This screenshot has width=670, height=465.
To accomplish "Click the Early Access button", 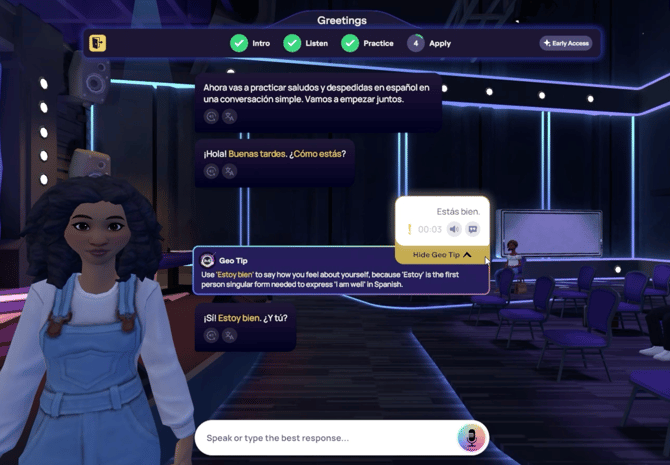I will (x=566, y=43).
